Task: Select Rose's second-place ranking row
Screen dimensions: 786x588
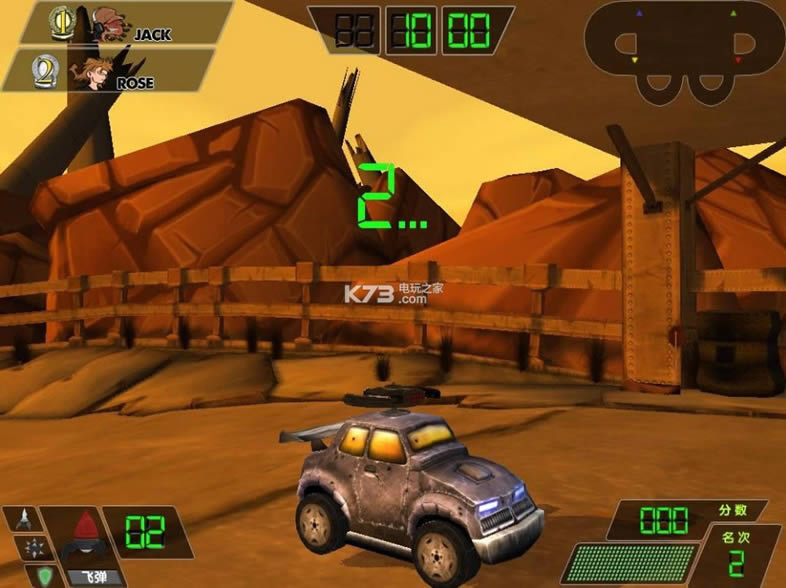Action: (x=110, y=70)
